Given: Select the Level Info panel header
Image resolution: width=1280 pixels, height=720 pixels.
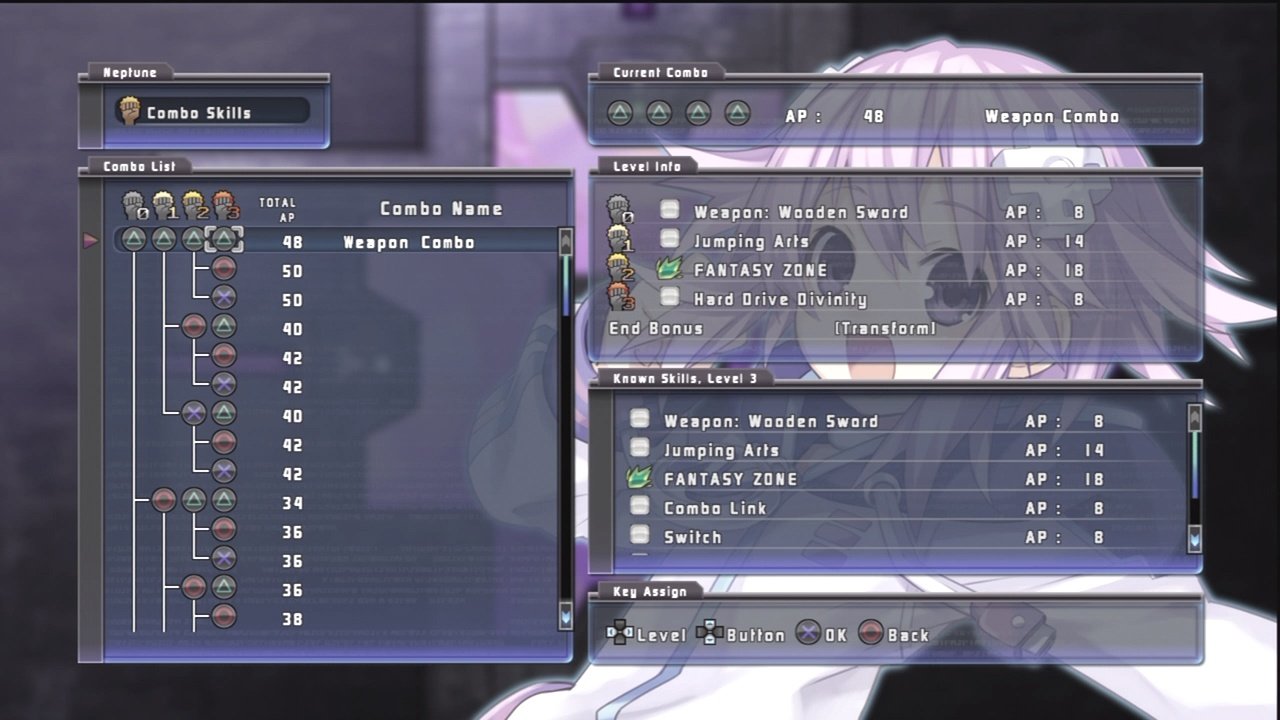Looking at the screenshot, I should tap(649, 166).
